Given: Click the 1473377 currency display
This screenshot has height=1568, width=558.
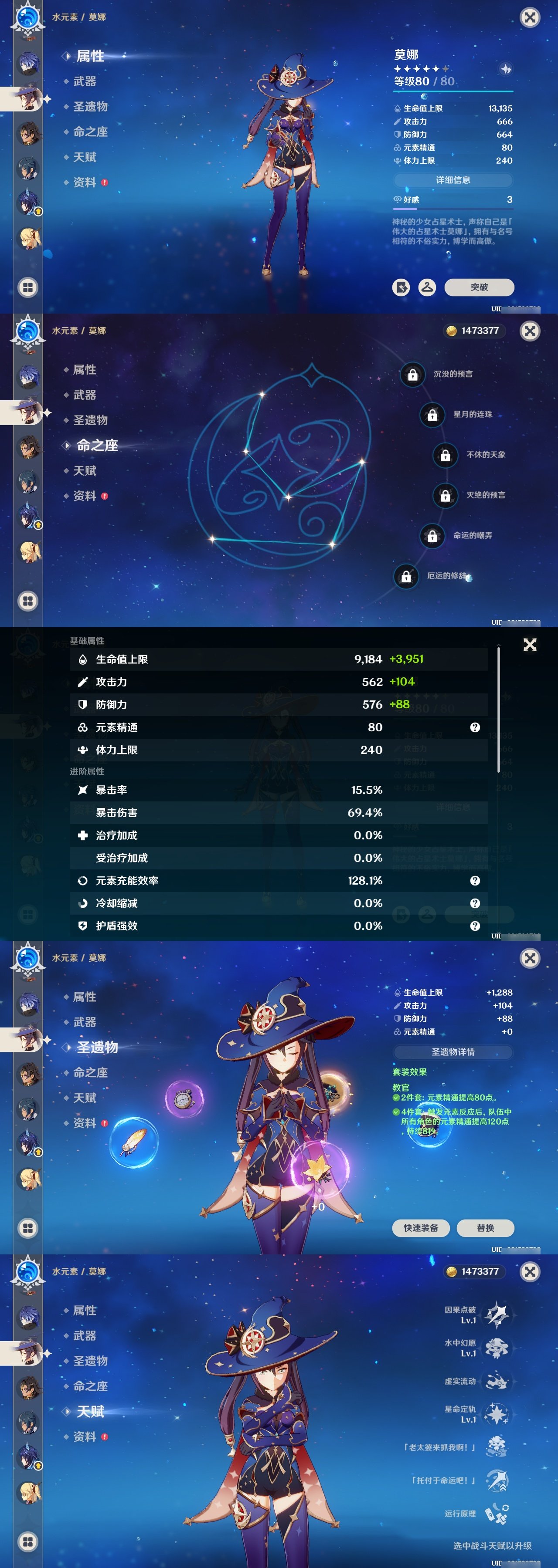Looking at the screenshot, I should pos(474,331).
